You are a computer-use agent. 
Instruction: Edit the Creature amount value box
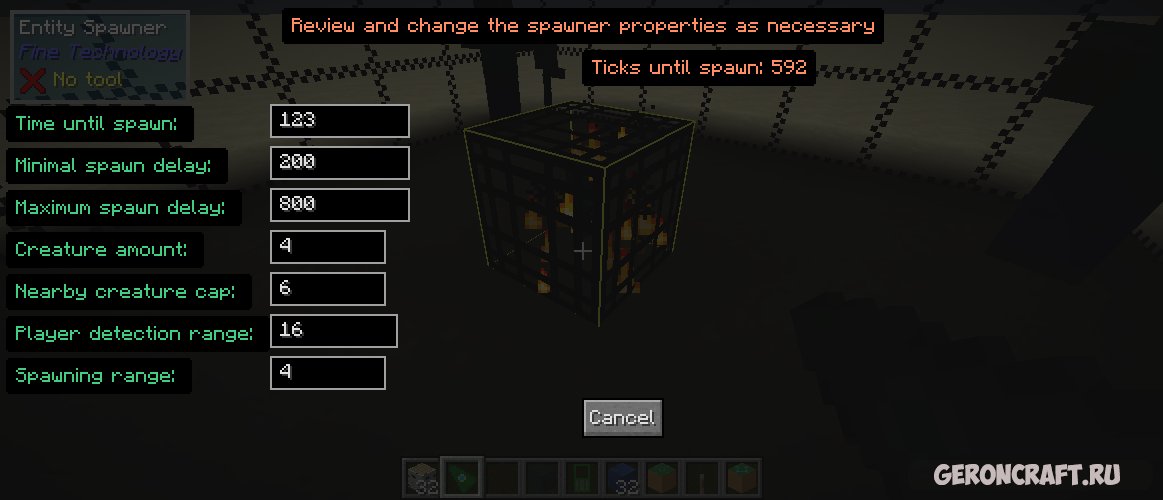(327, 247)
